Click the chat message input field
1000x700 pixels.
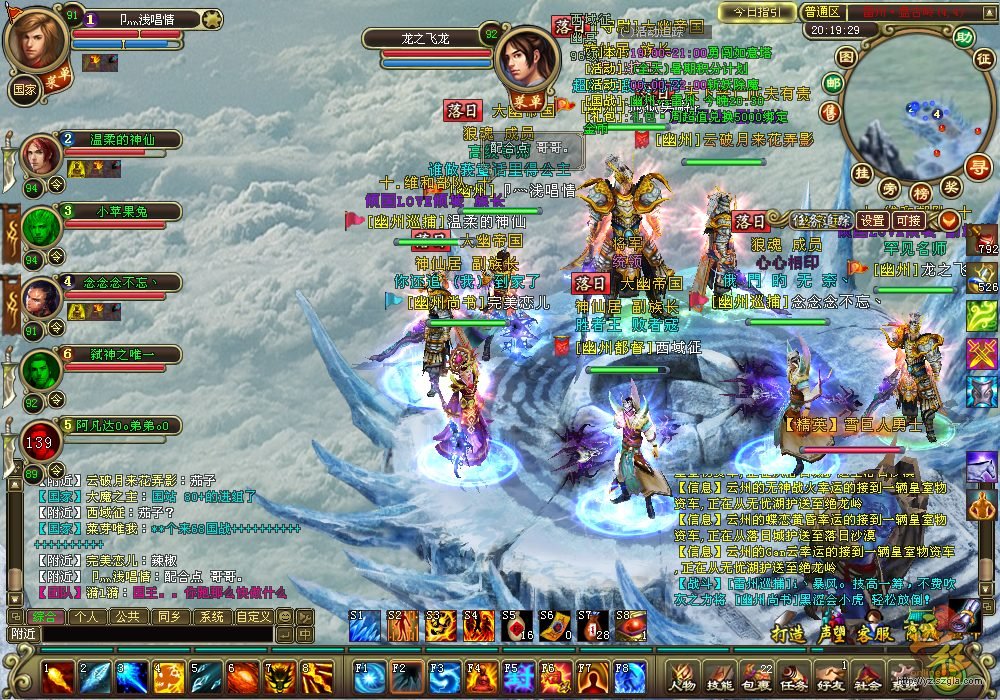tap(140, 633)
